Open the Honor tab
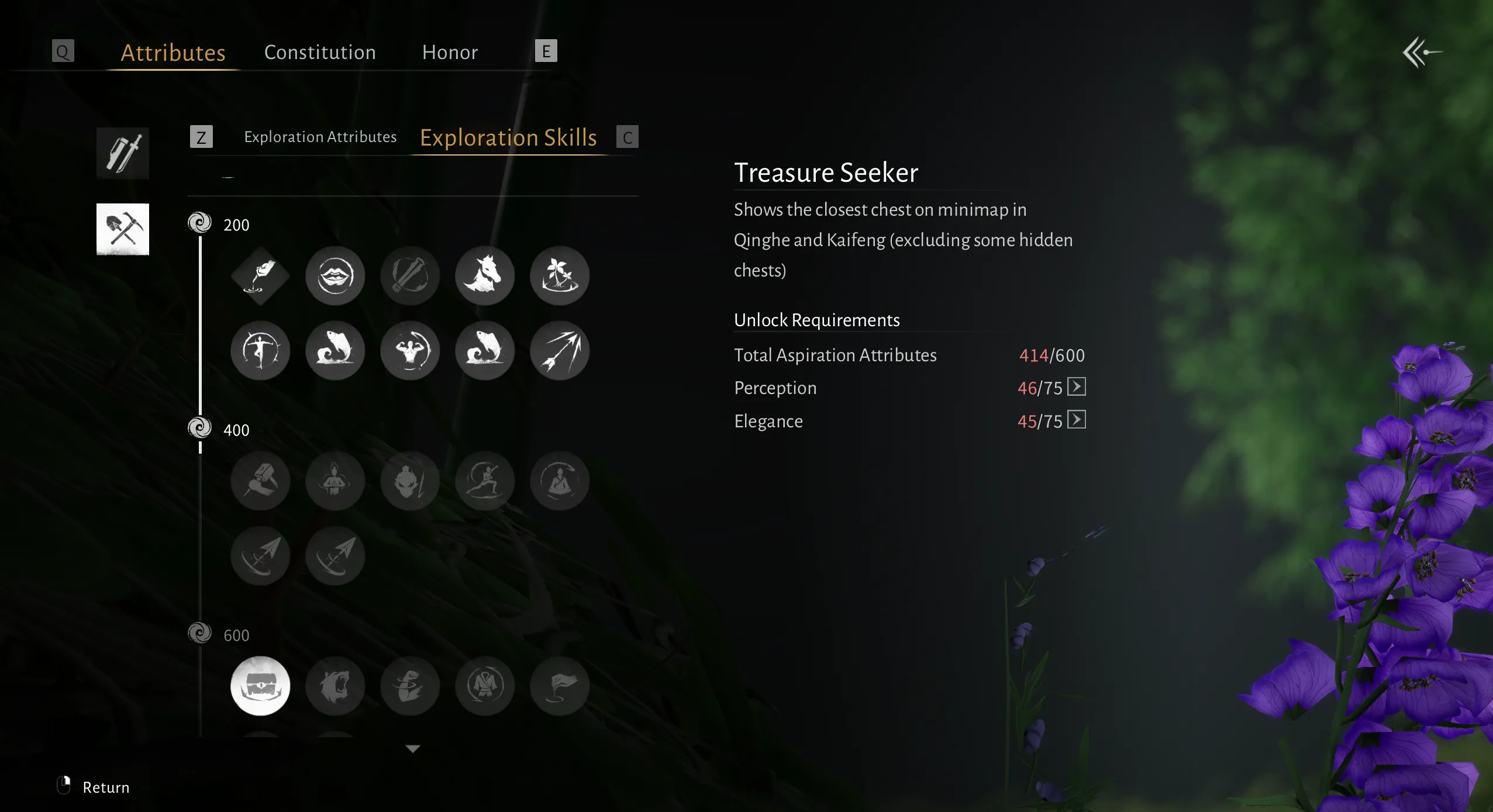The image size is (1493, 812). (x=450, y=53)
